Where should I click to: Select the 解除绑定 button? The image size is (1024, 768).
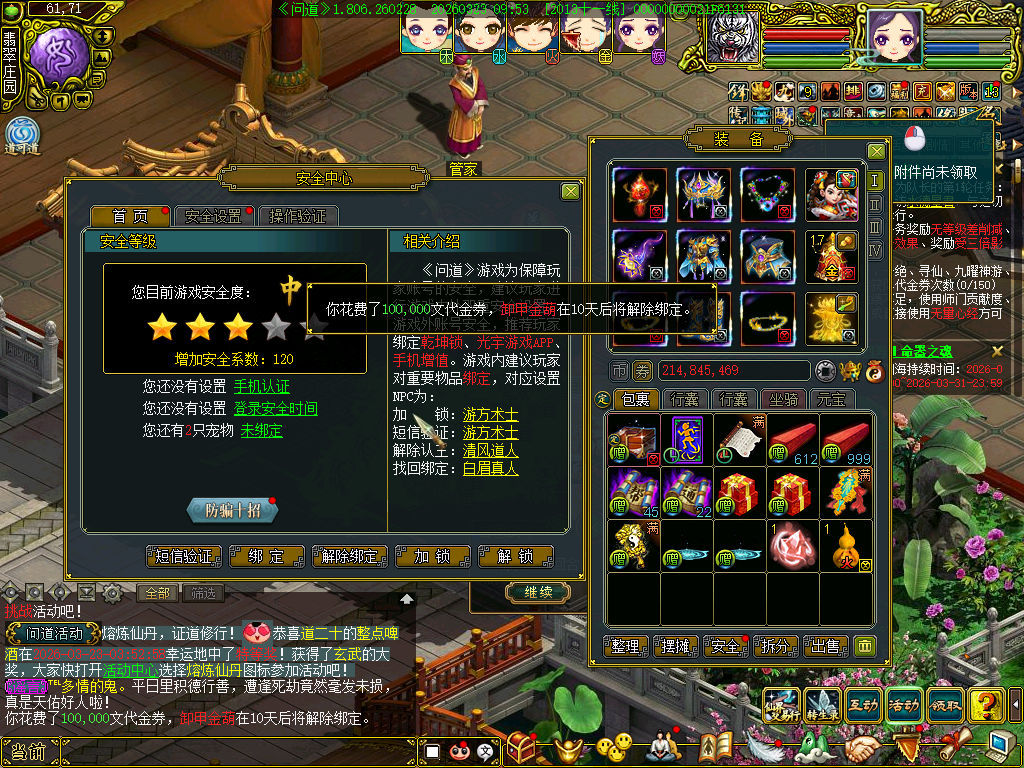(349, 557)
